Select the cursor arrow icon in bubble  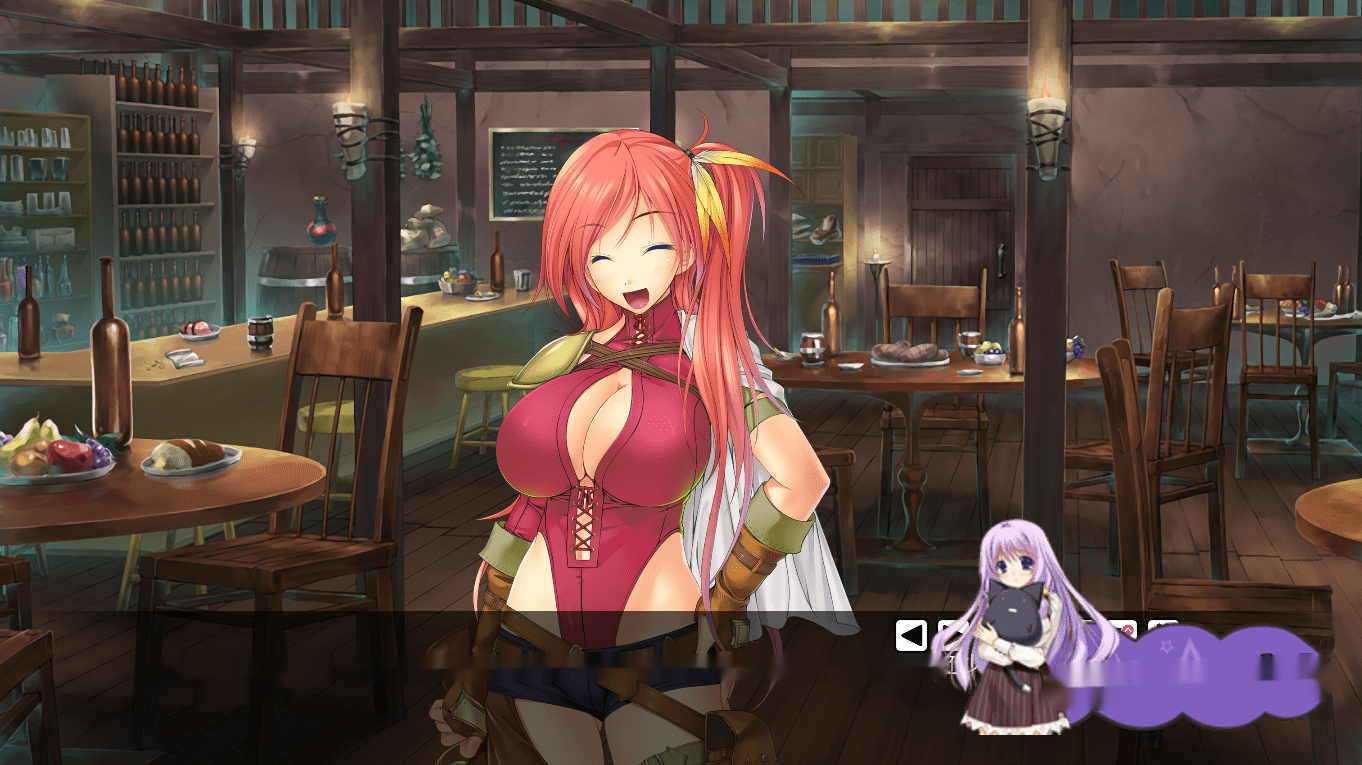click(1188, 647)
